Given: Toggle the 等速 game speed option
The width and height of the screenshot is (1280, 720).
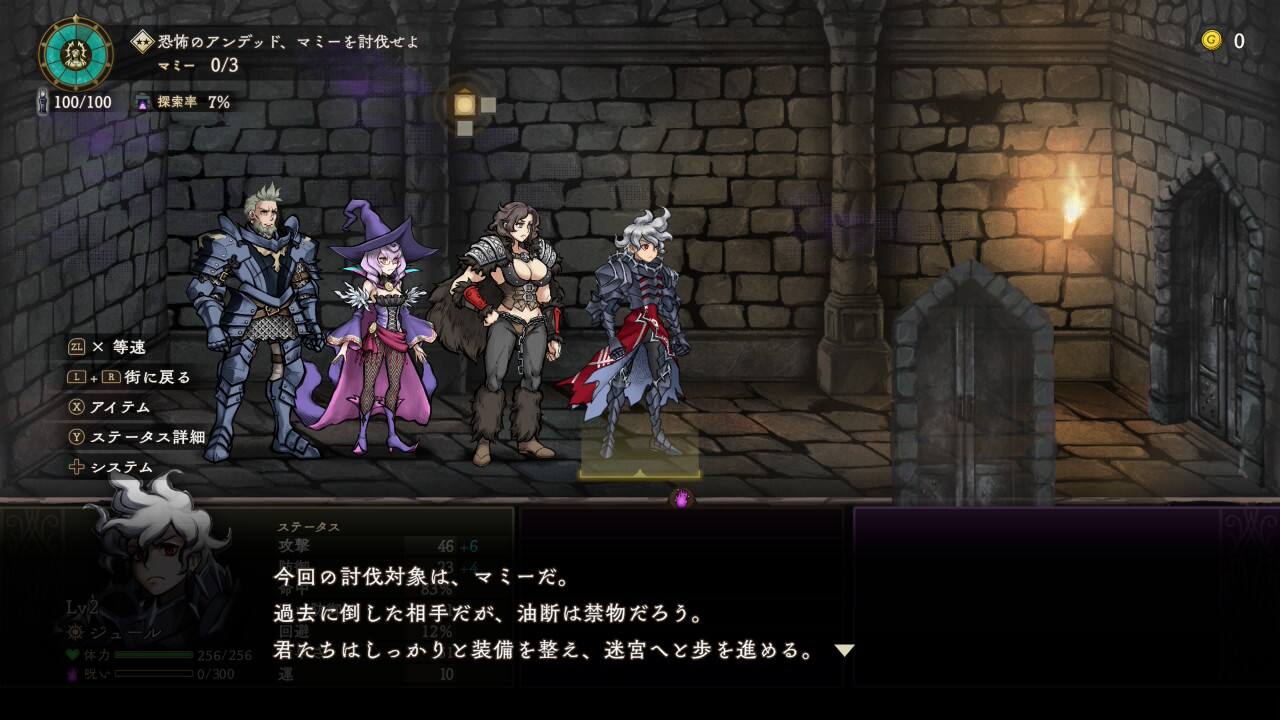Looking at the screenshot, I should [107, 347].
